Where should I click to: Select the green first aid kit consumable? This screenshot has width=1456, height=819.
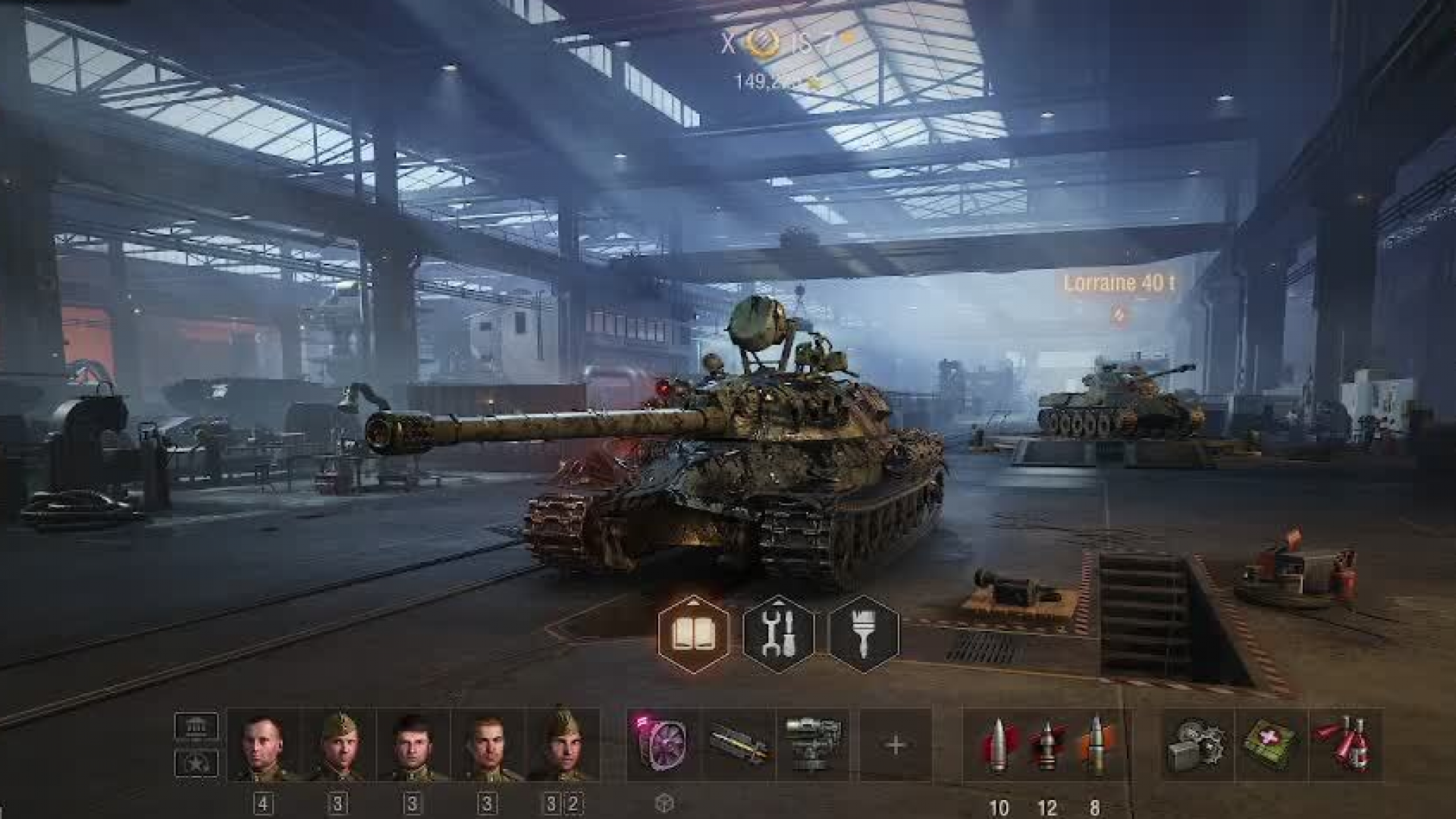1272,745
